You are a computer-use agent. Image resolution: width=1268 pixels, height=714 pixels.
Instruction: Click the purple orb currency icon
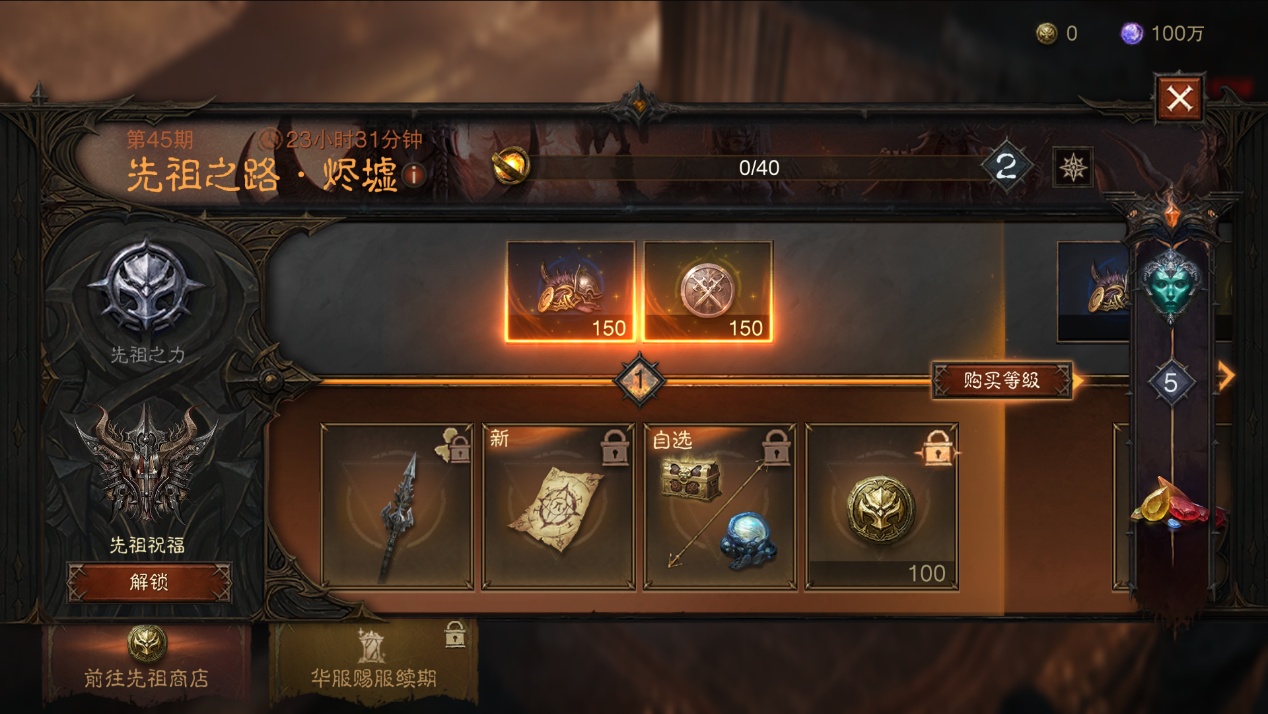coord(1131,34)
